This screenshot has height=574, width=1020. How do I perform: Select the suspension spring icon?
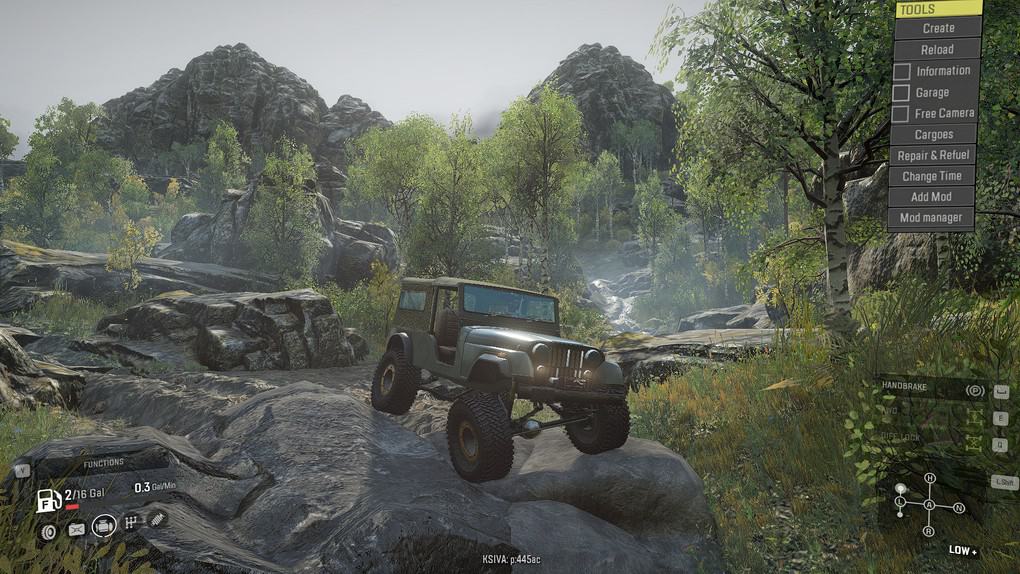click(x=158, y=518)
